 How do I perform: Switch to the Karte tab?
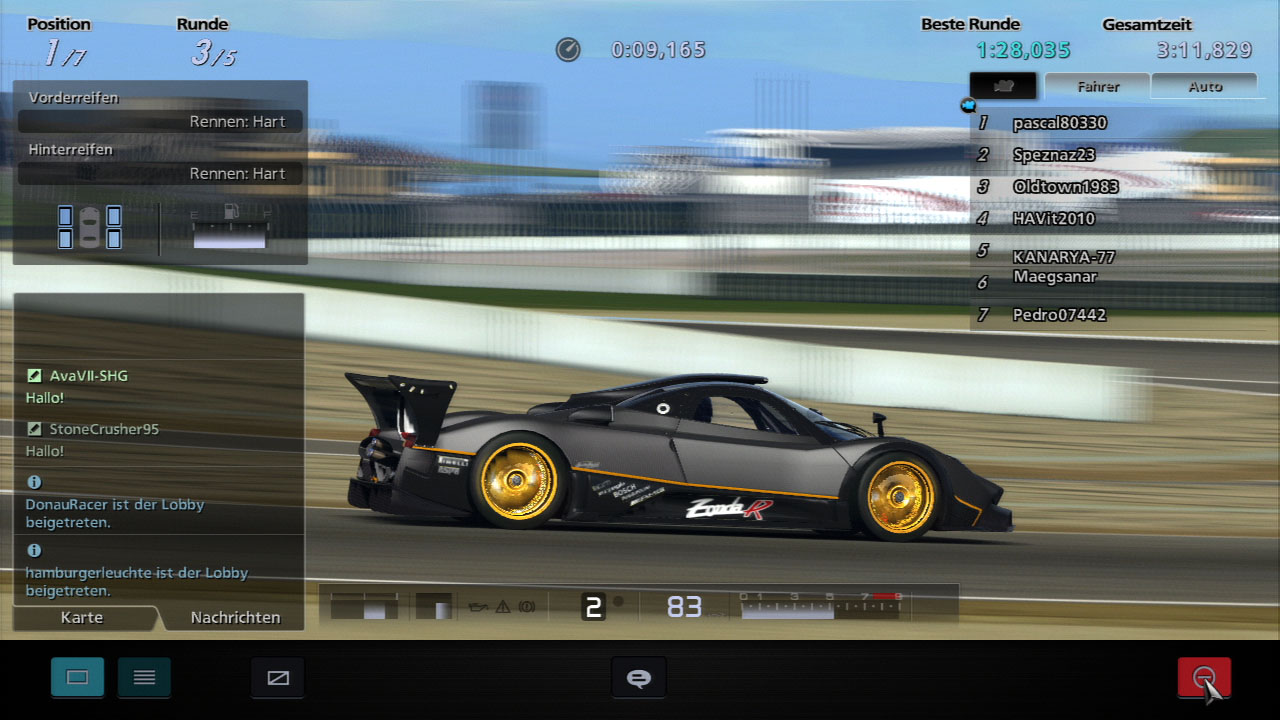click(82, 617)
